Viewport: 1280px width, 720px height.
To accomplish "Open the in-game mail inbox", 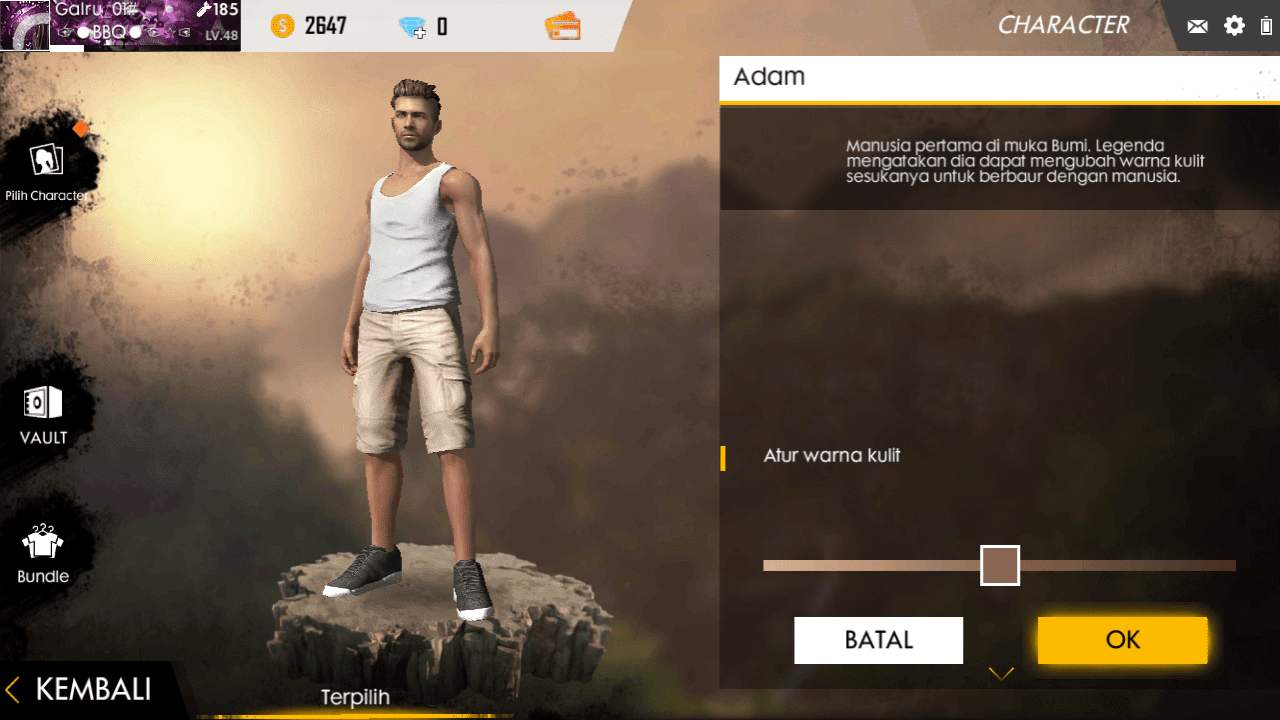I will (x=1197, y=25).
